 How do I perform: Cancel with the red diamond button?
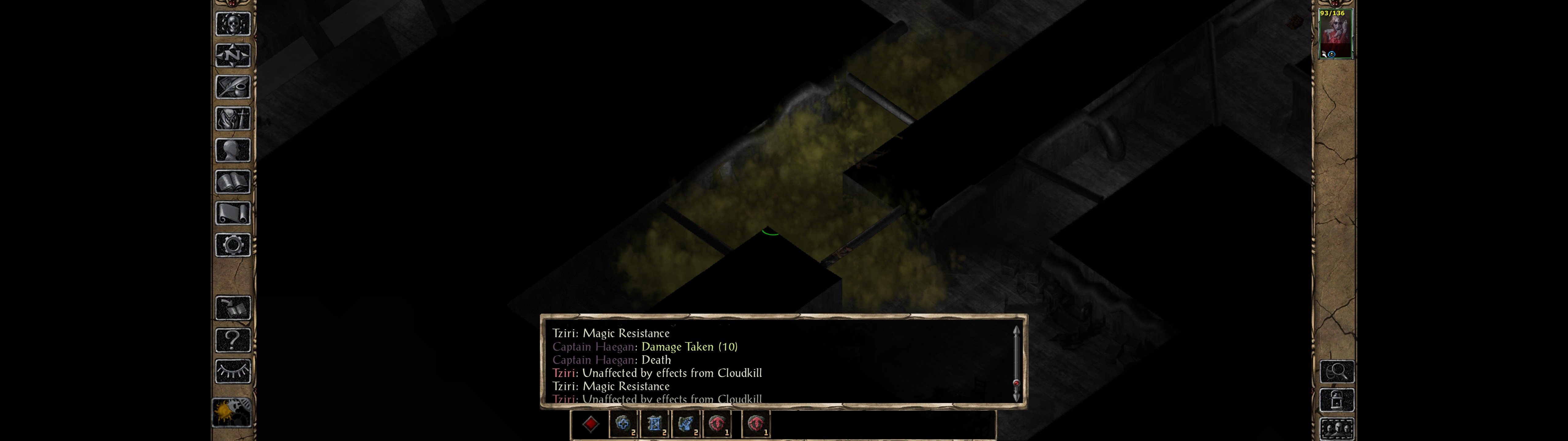[590, 424]
